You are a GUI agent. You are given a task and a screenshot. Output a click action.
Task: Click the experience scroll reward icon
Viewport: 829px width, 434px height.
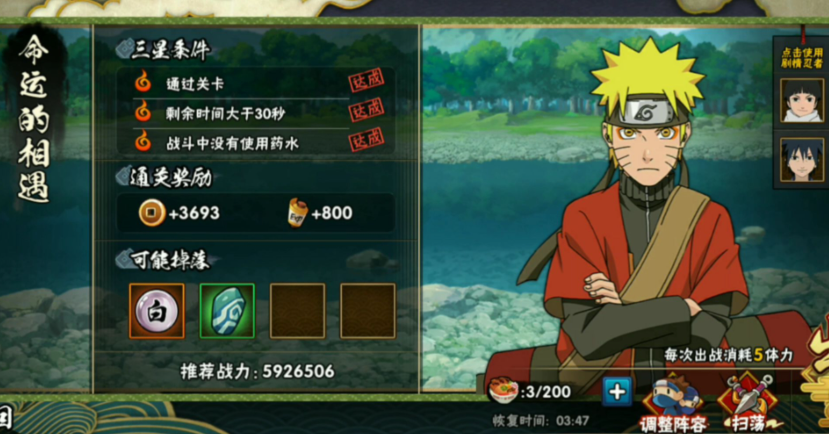pos(296,213)
